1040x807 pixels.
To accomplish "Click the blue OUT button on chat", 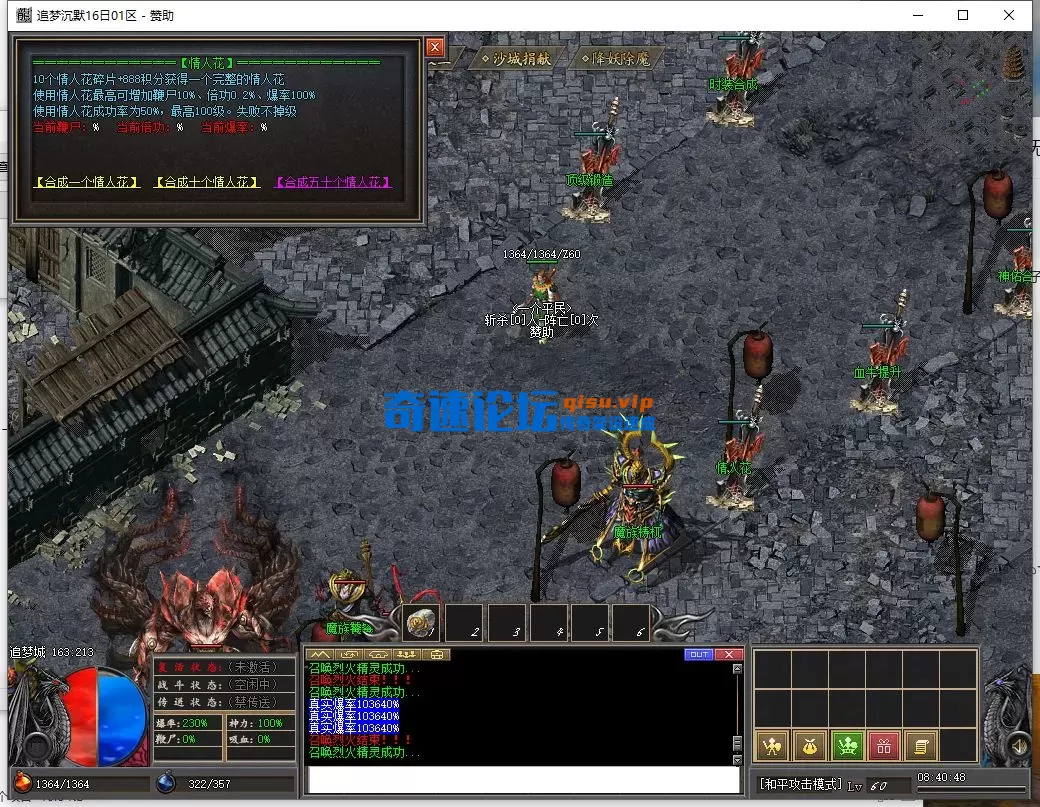I will [698, 655].
